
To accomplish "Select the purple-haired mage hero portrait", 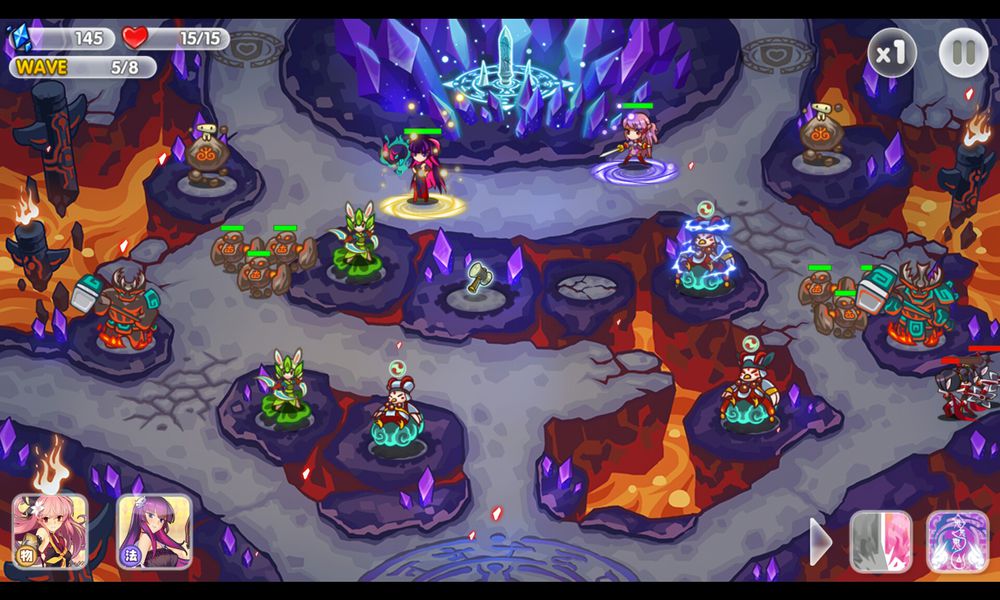I will pyautogui.click(x=154, y=531).
